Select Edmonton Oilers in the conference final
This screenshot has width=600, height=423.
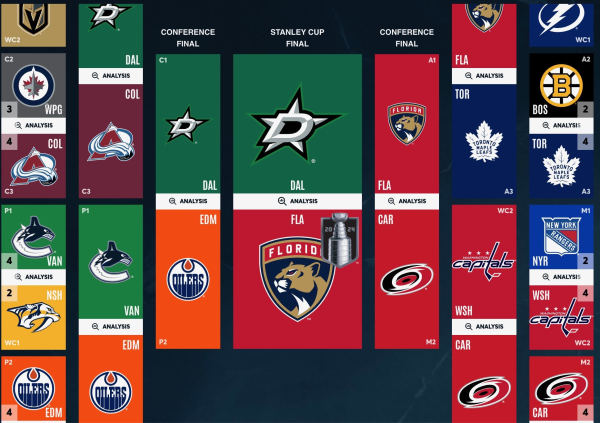point(188,277)
